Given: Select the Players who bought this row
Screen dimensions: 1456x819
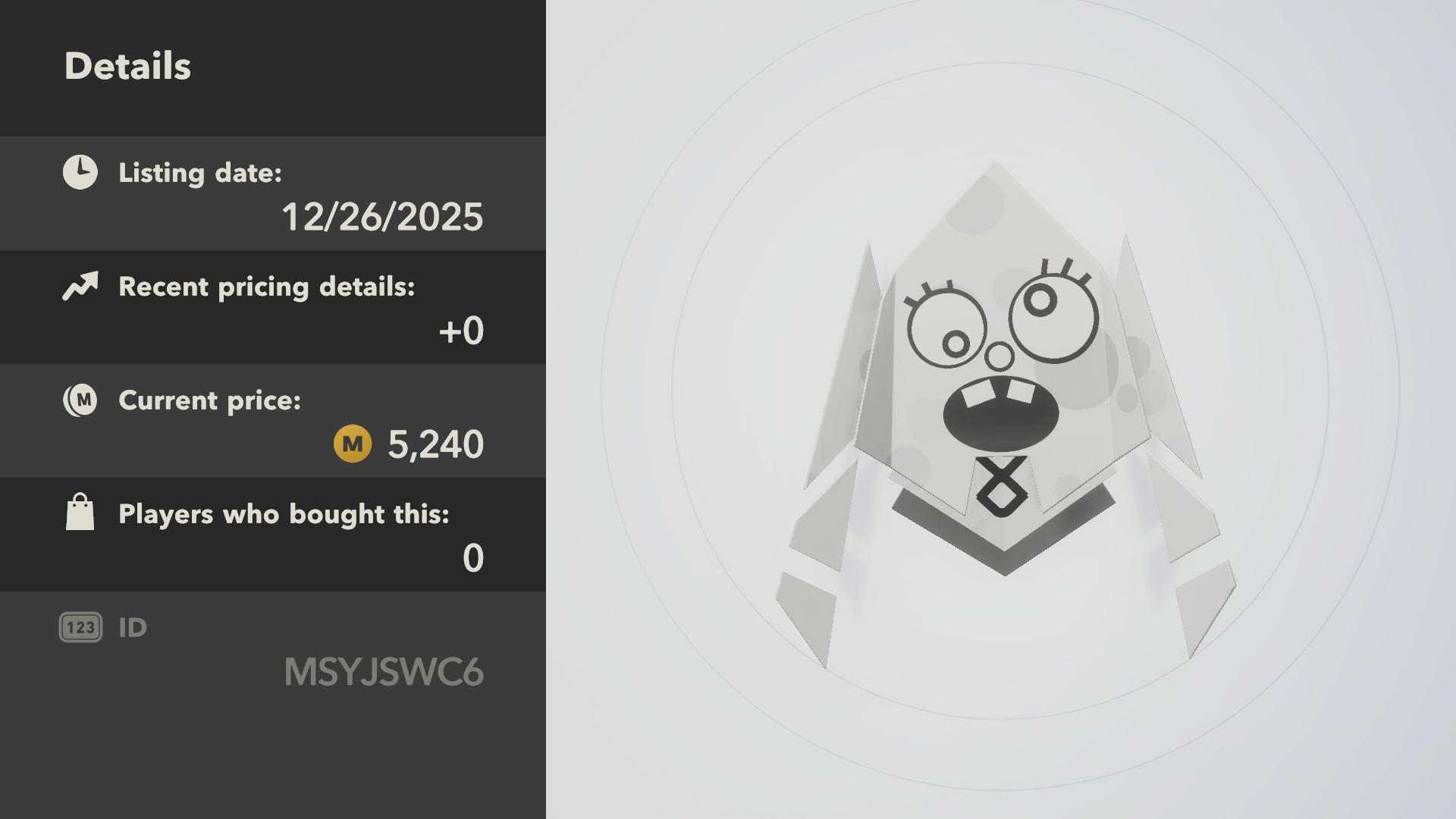Looking at the screenshot, I should (273, 535).
